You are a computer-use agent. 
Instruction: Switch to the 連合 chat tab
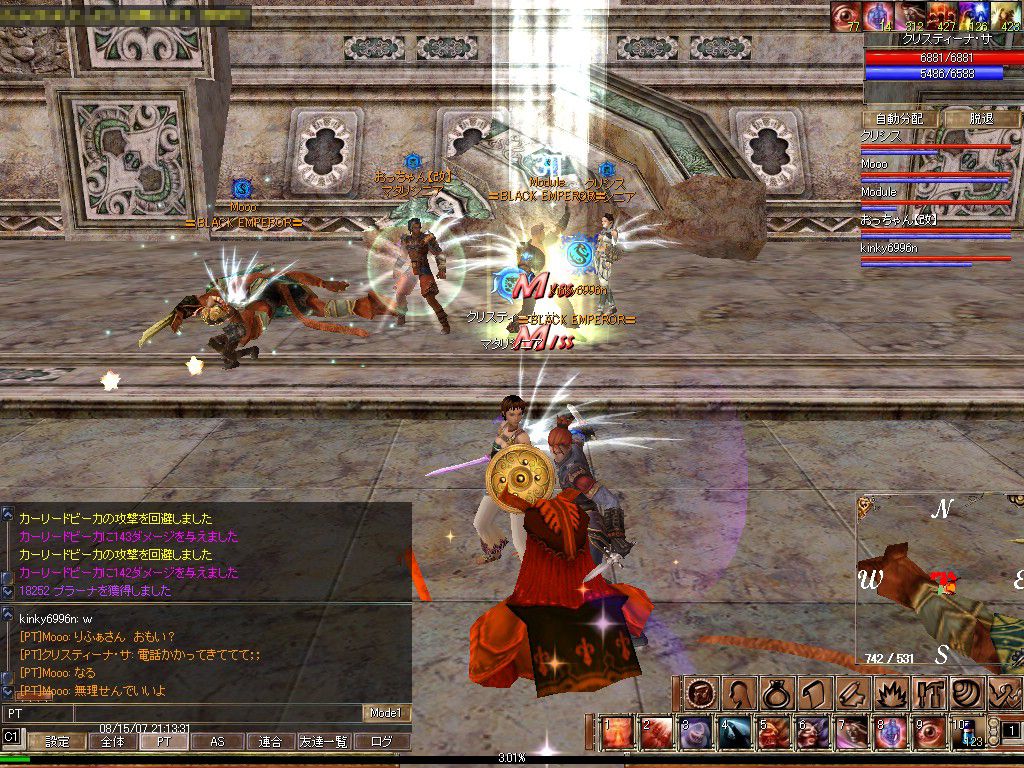coord(270,742)
